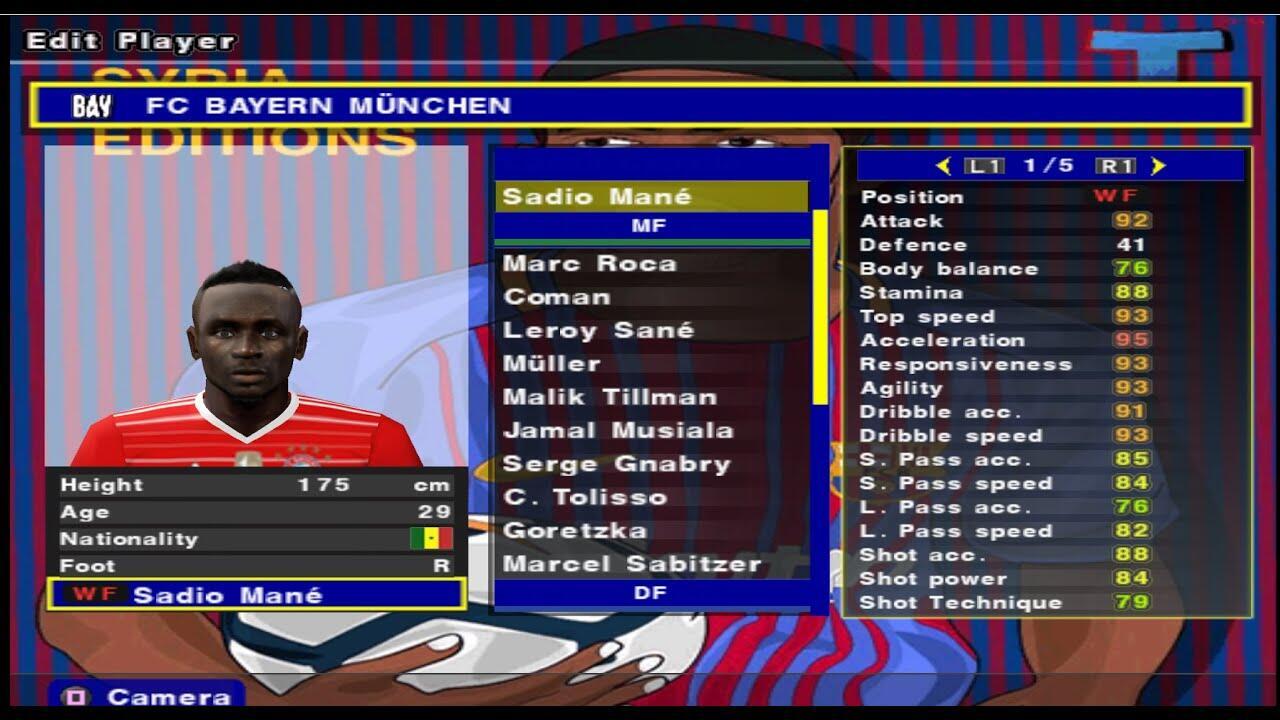Click the player list scrollbar
This screenshot has width=1280, height=720.
click(820, 308)
